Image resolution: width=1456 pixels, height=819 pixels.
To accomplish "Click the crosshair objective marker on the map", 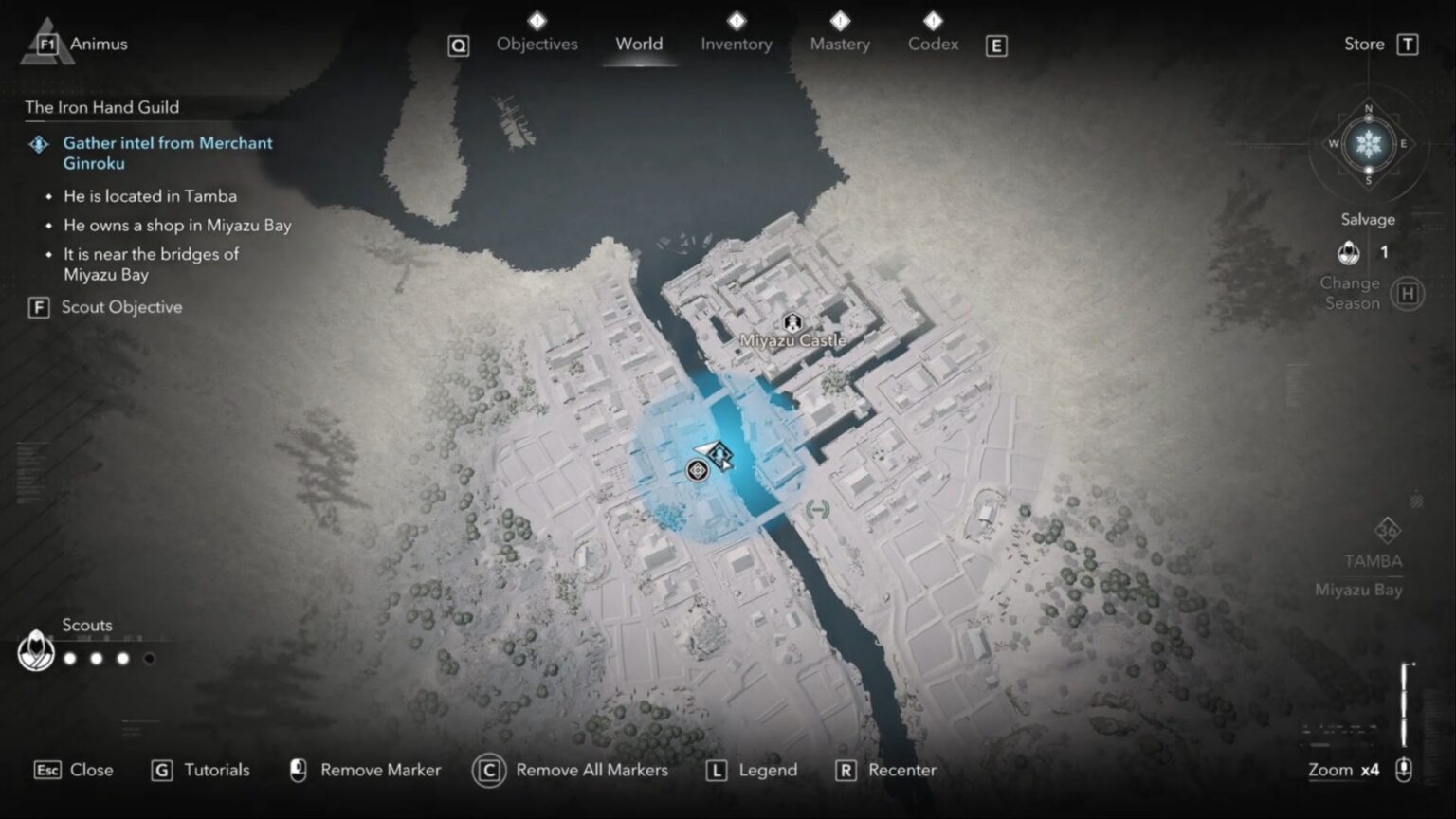I will click(x=698, y=469).
